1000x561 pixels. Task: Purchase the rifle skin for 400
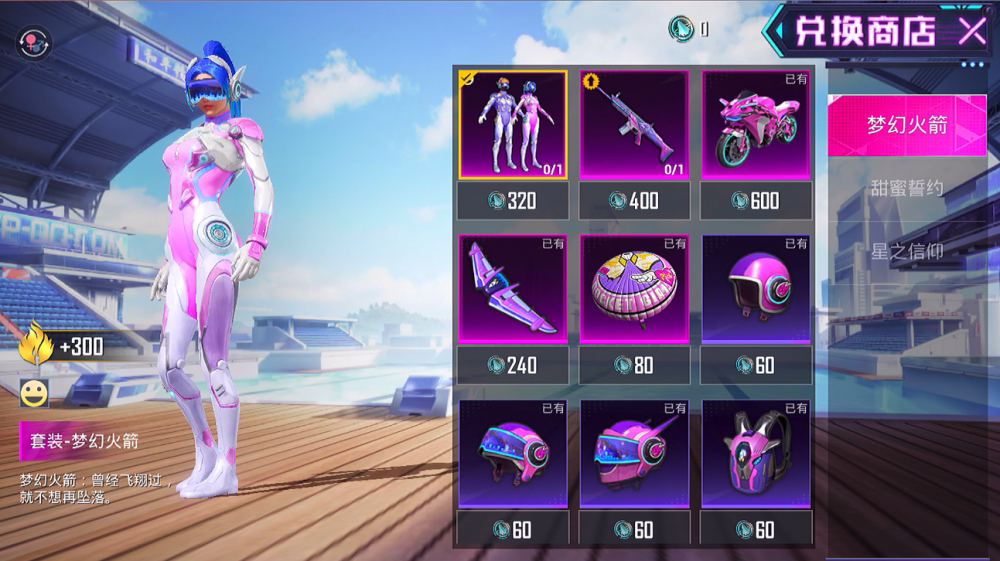point(634,201)
